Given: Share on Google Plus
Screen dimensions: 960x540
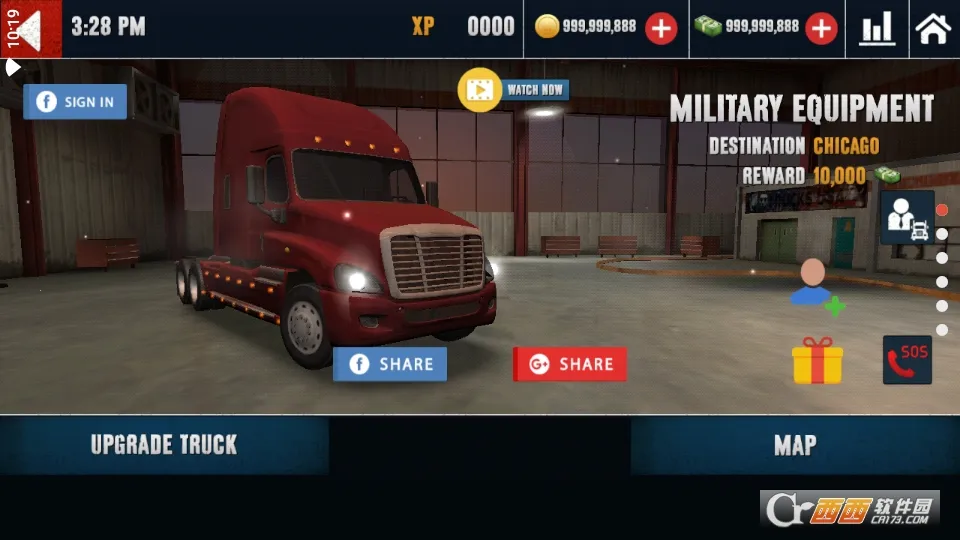Looking at the screenshot, I should (x=570, y=364).
